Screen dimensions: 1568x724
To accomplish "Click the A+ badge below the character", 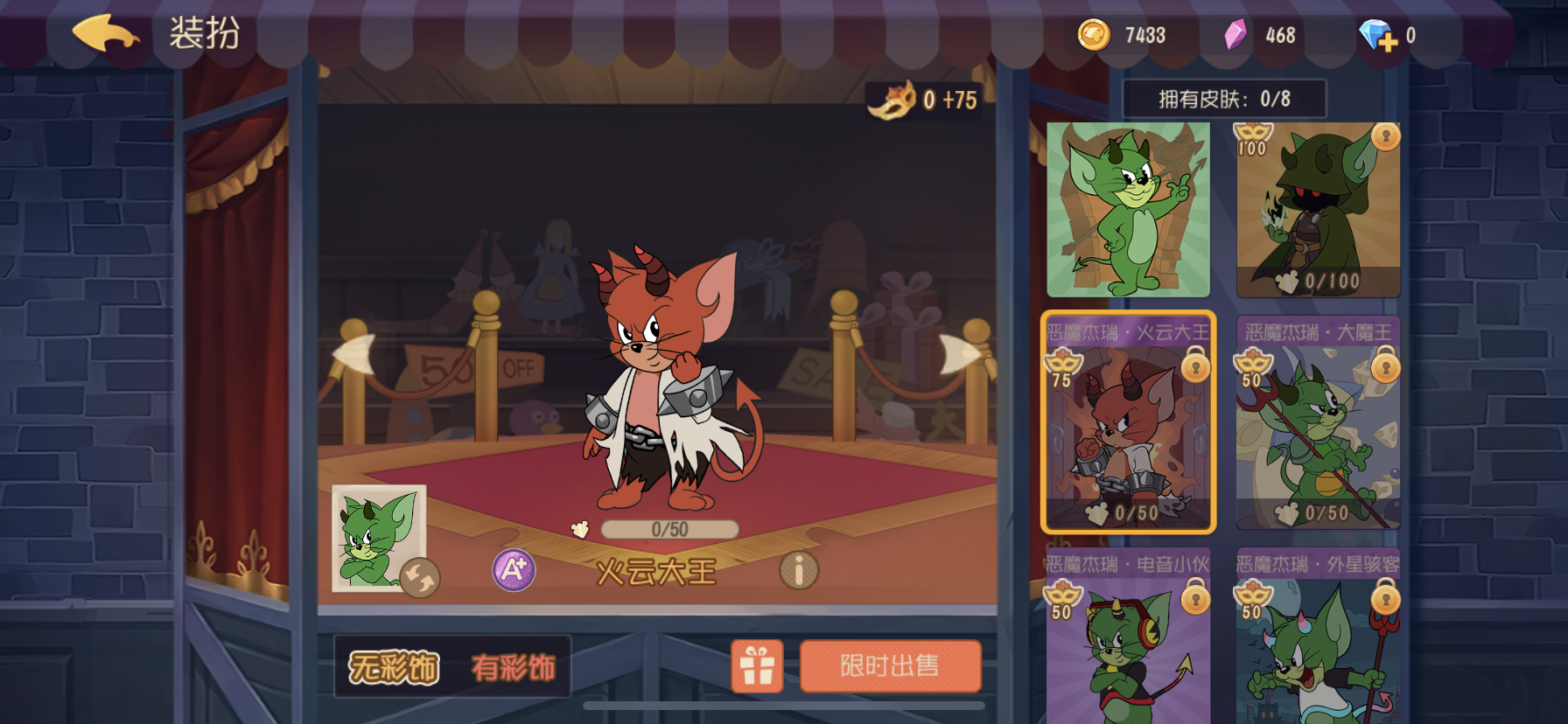I will pos(513,570).
